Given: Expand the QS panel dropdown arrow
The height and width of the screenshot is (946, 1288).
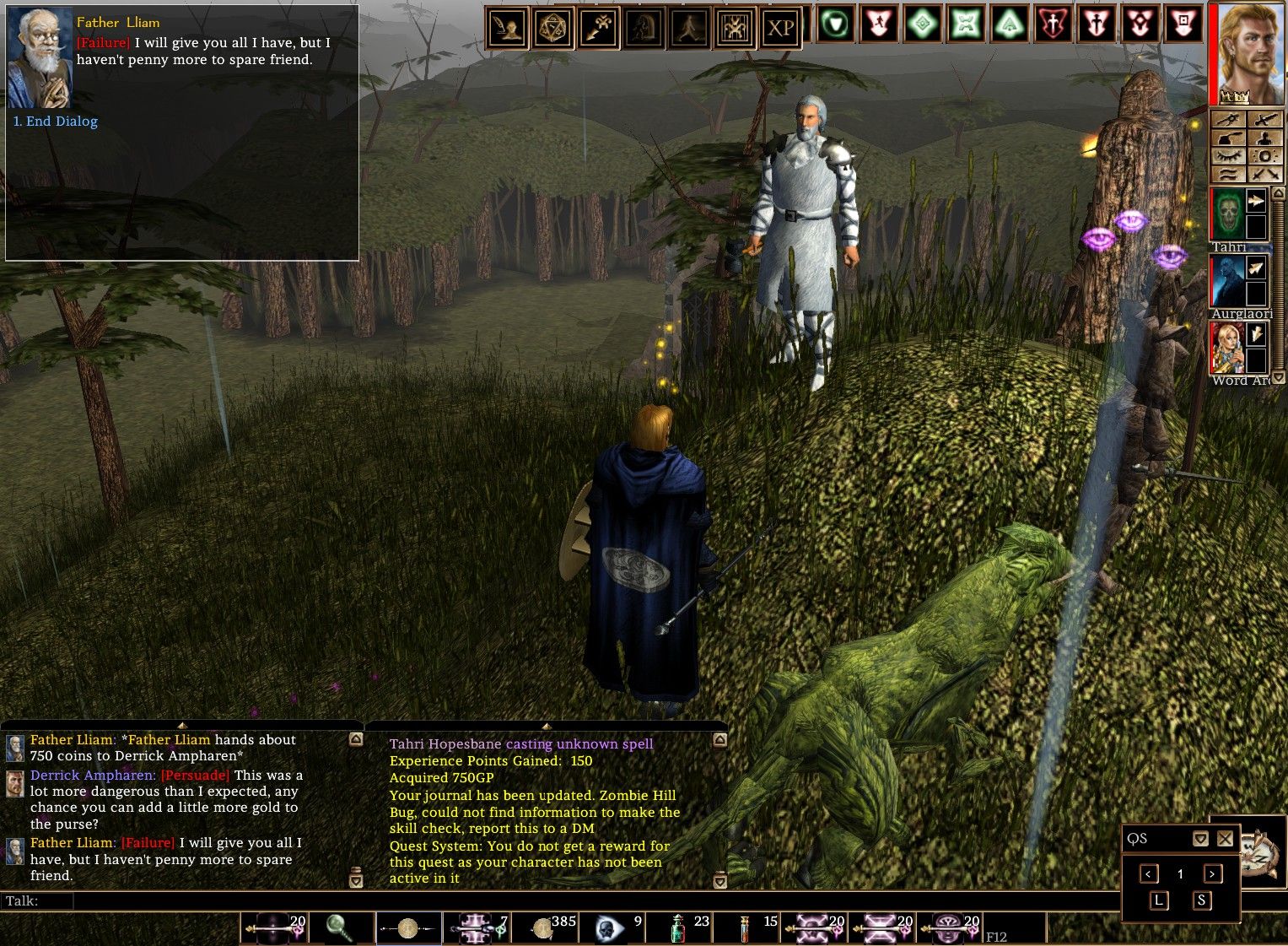Looking at the screenshot, I should (x=1200, y=839).
